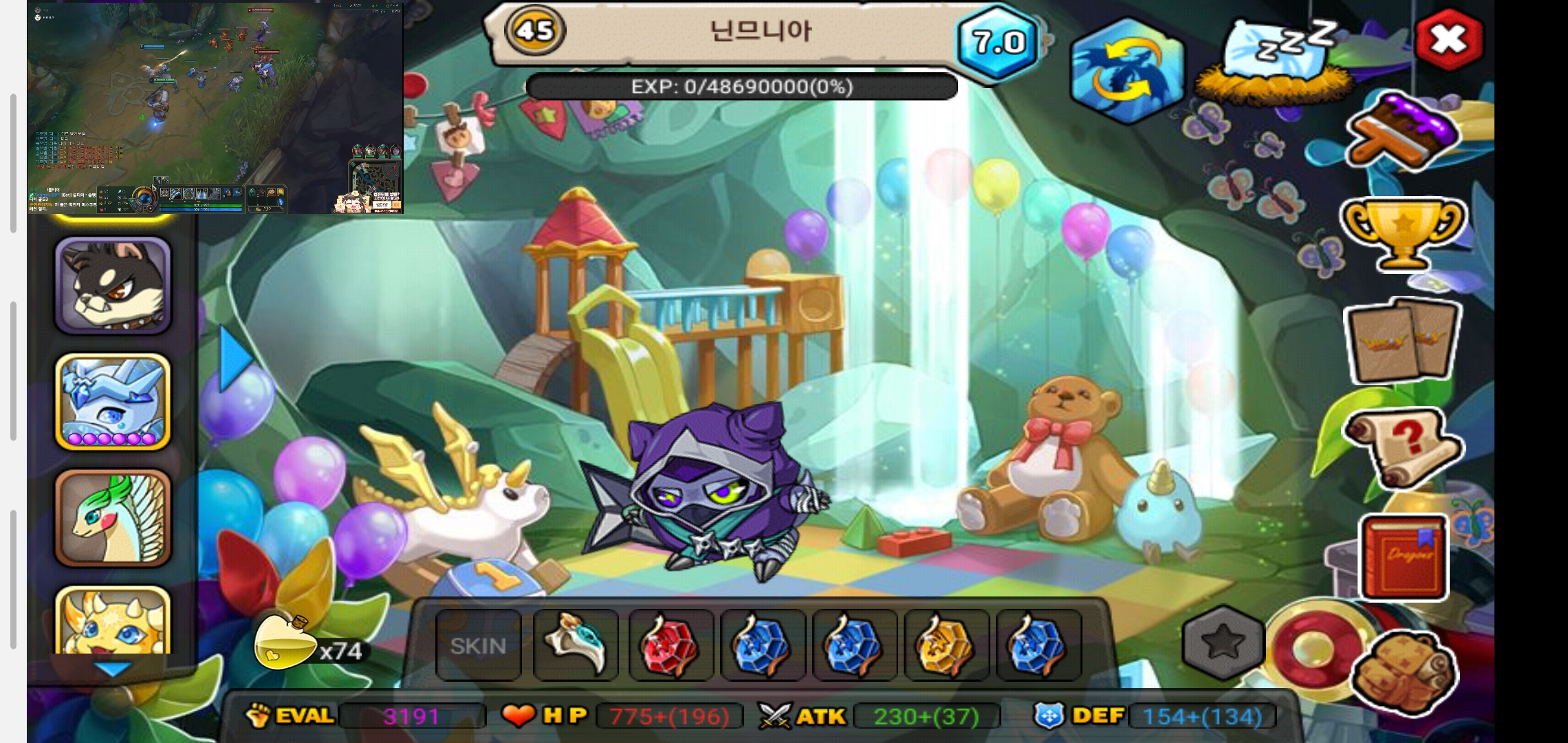Open the red Dragon book
Viewport: 1568px width, 743px height.
[x=1404, y=556]
